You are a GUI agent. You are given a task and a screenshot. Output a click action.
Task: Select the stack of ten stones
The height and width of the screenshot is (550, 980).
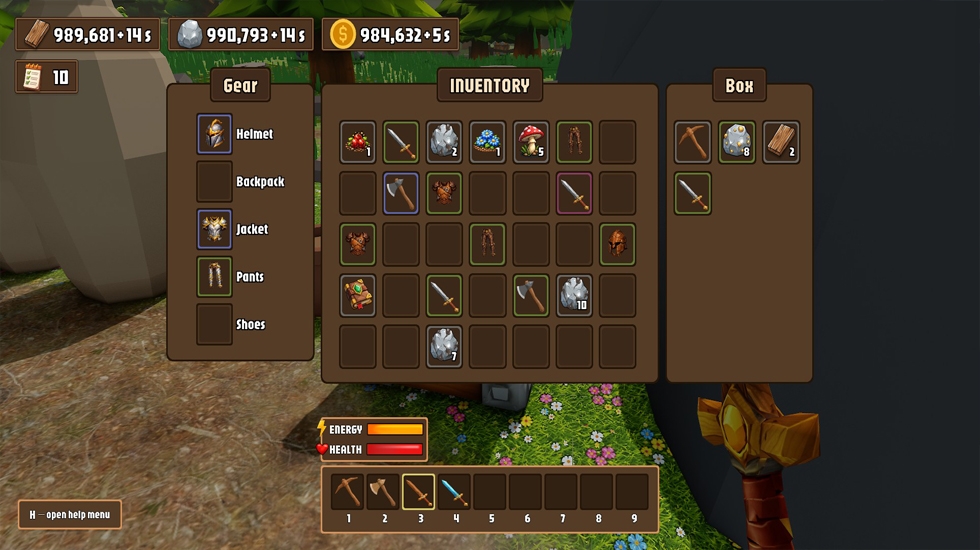(x=575, y=296)
